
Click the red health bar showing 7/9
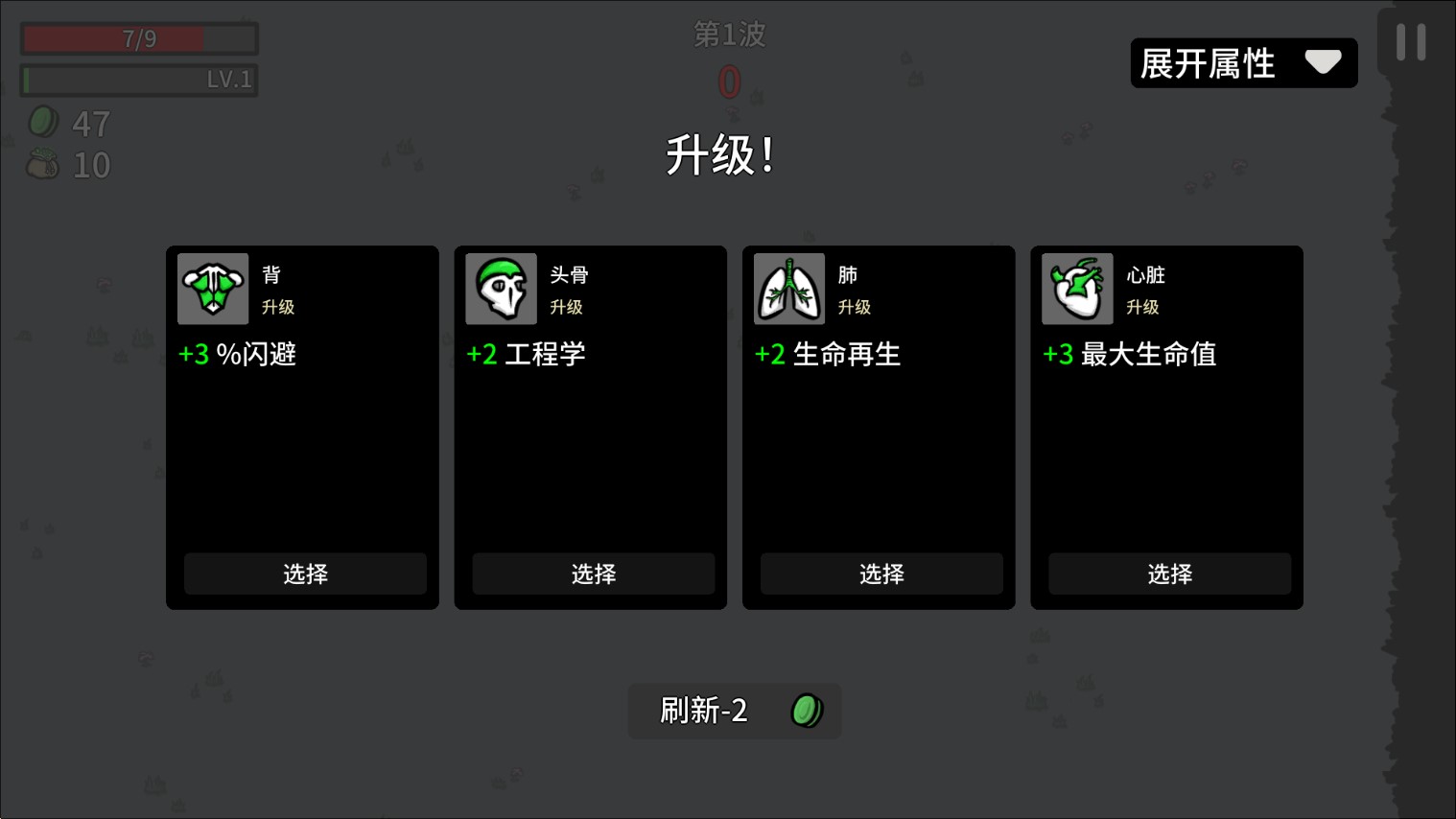[x=138, y=37]
